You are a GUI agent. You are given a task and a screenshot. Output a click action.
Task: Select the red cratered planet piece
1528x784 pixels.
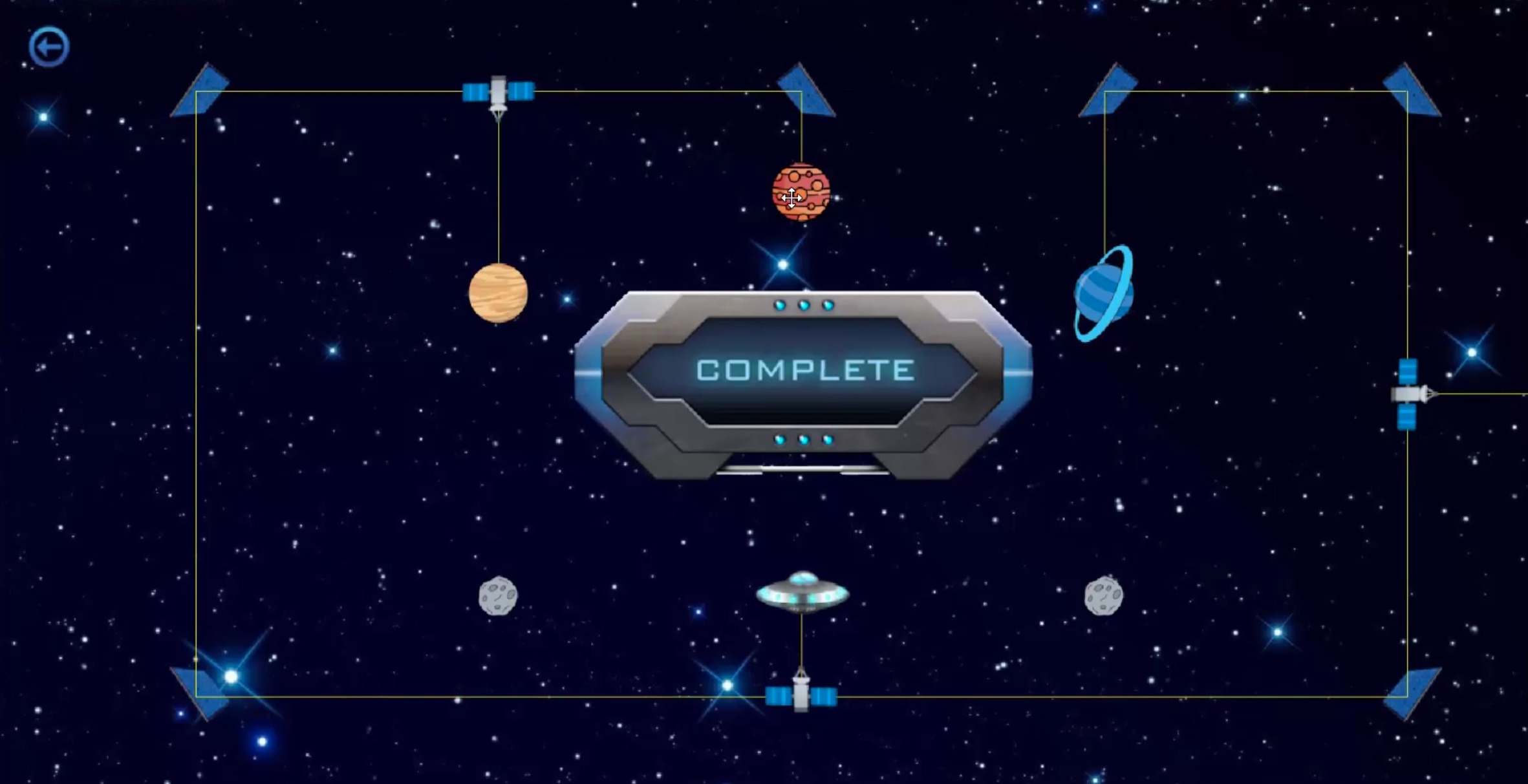(x=801, y=192)
